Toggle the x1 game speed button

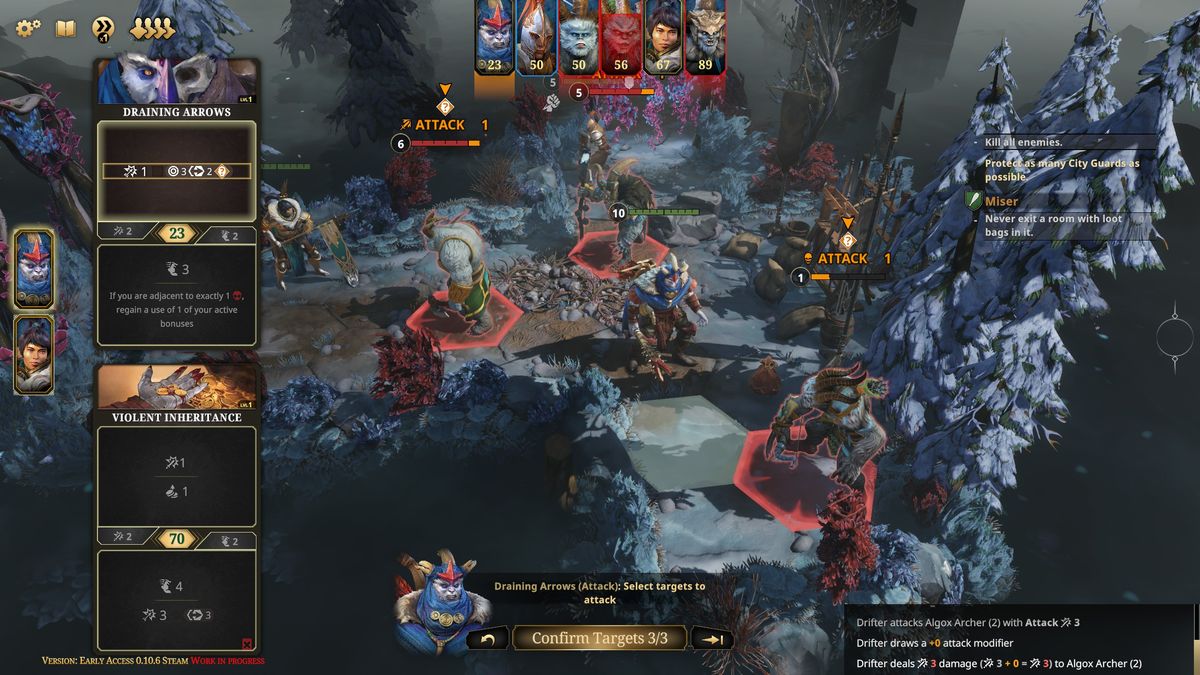[x=103, y=29]
